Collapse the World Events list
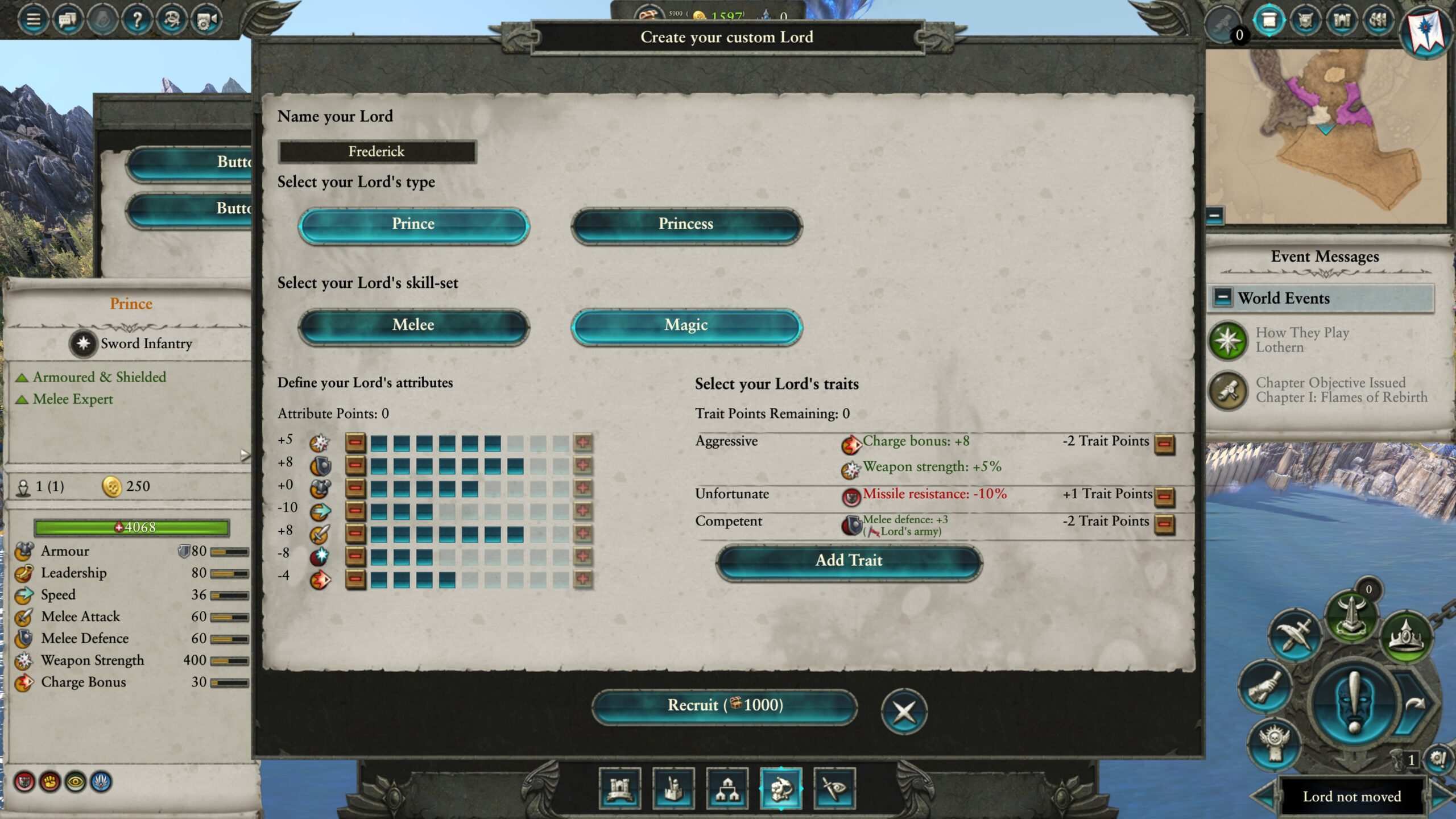 pos(1223,297)
